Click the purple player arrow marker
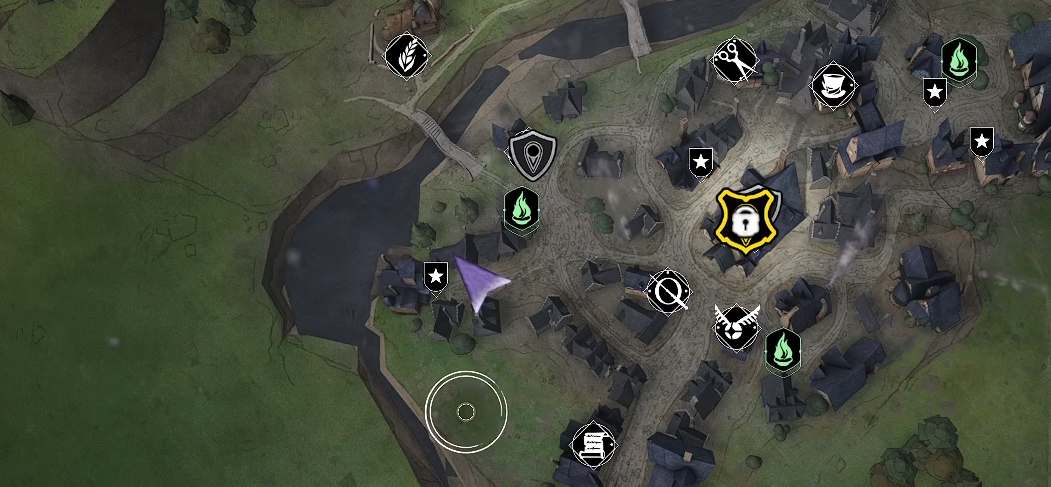The width and height of the screenshot is (1051, 487). pos(481,282)
